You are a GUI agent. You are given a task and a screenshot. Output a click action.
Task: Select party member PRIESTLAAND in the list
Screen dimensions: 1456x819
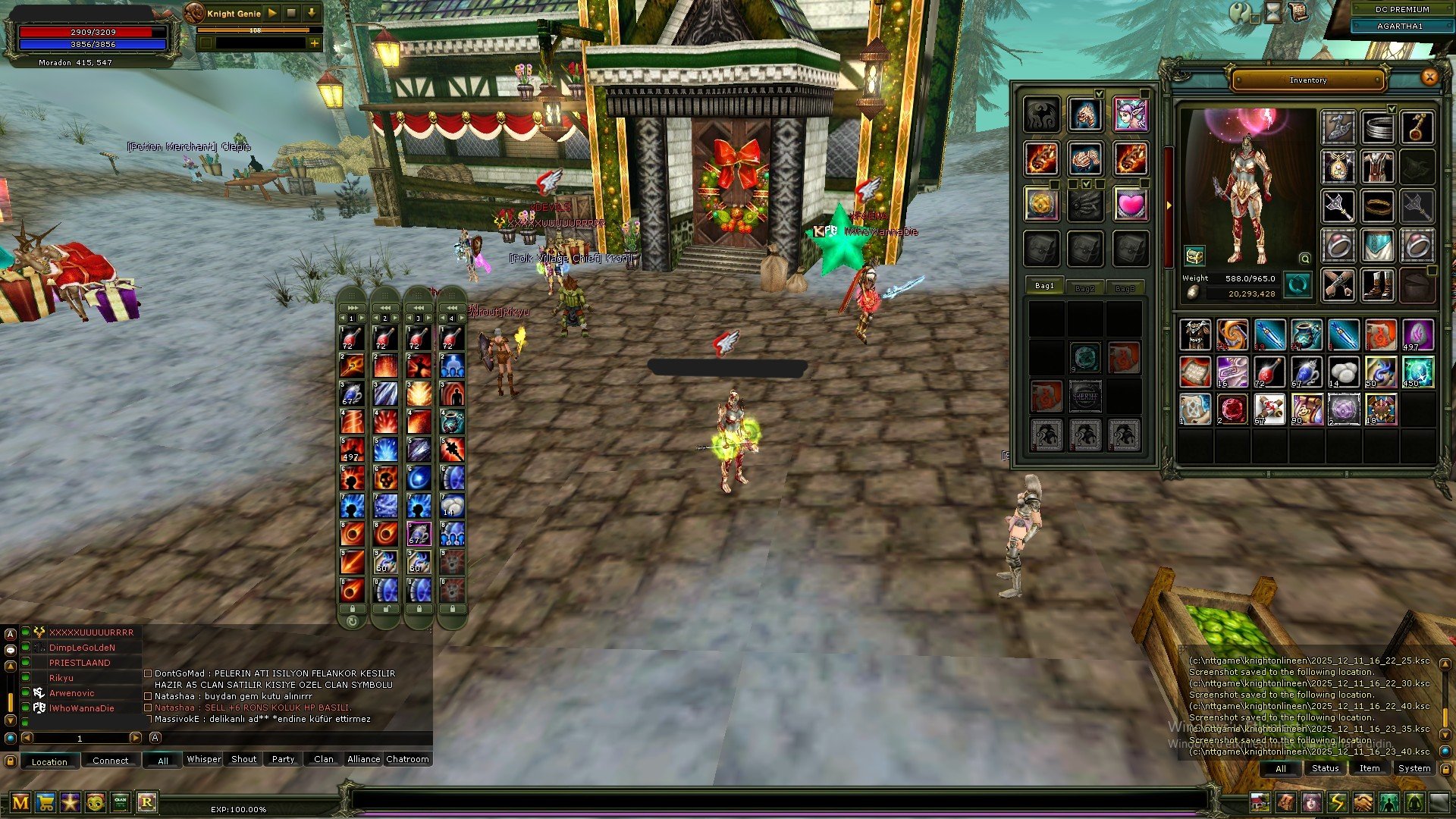(x=80, y=663)
